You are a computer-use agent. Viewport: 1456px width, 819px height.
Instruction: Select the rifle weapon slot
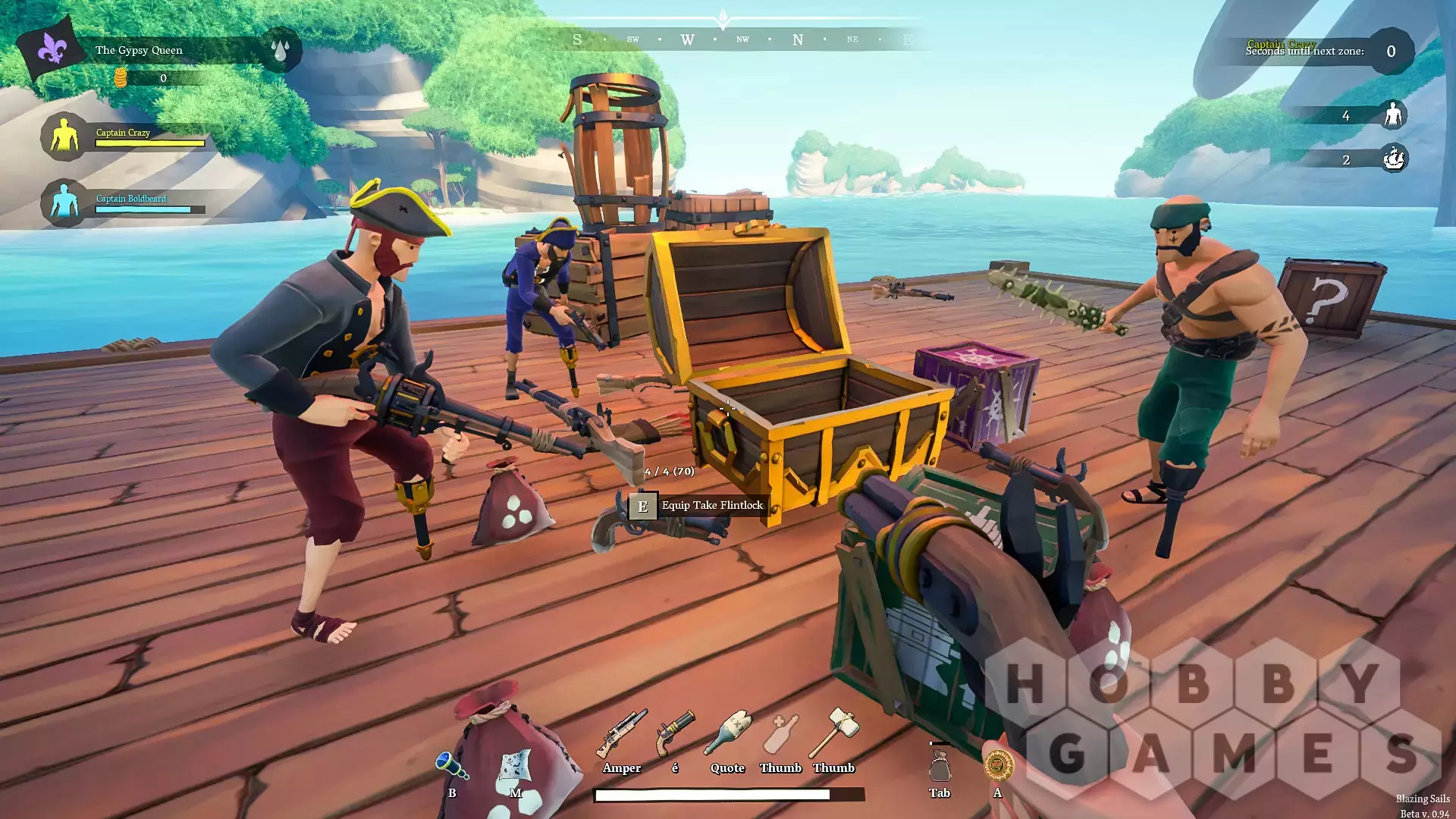622,734
